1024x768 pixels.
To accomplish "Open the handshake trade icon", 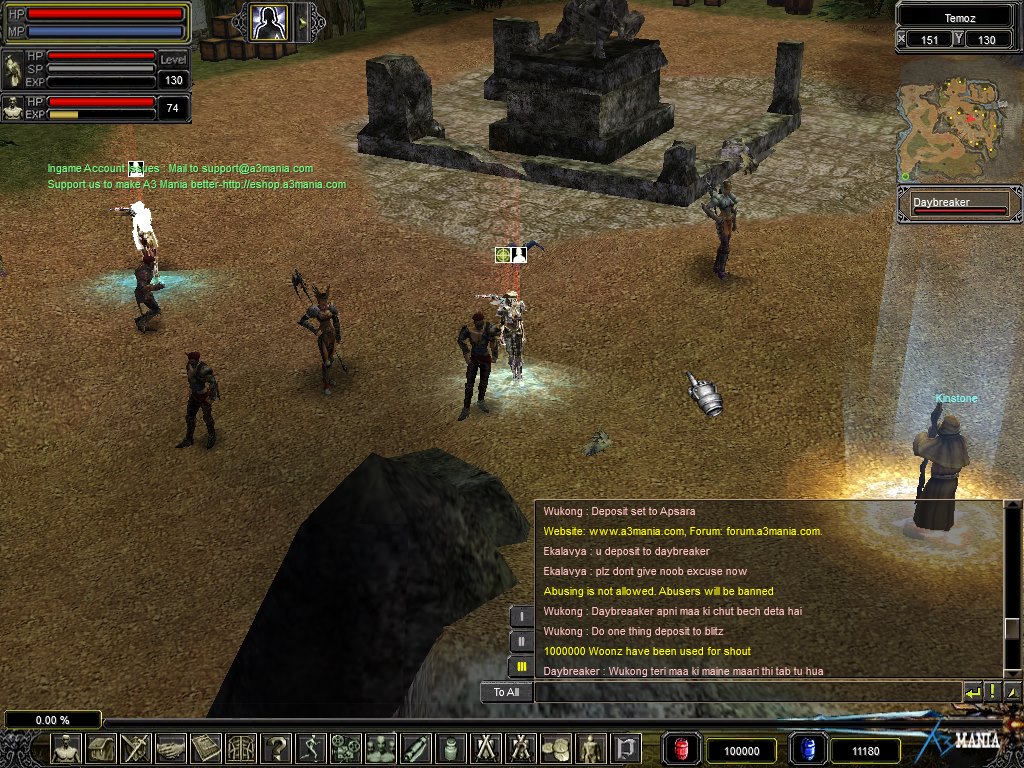I will click(x=171, y=748).
